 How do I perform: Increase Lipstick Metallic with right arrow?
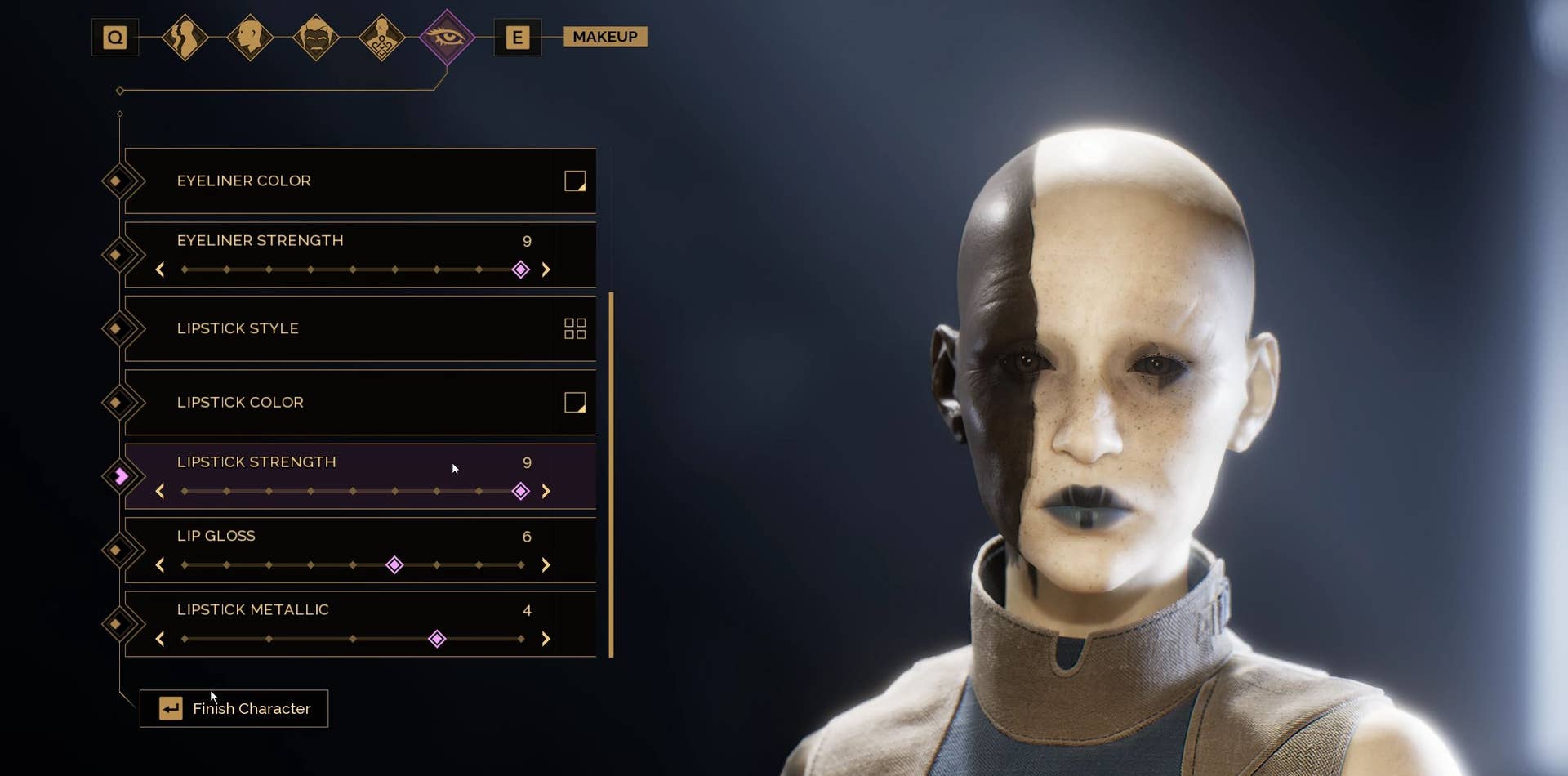pyautogui.click(x=546, y=639)
